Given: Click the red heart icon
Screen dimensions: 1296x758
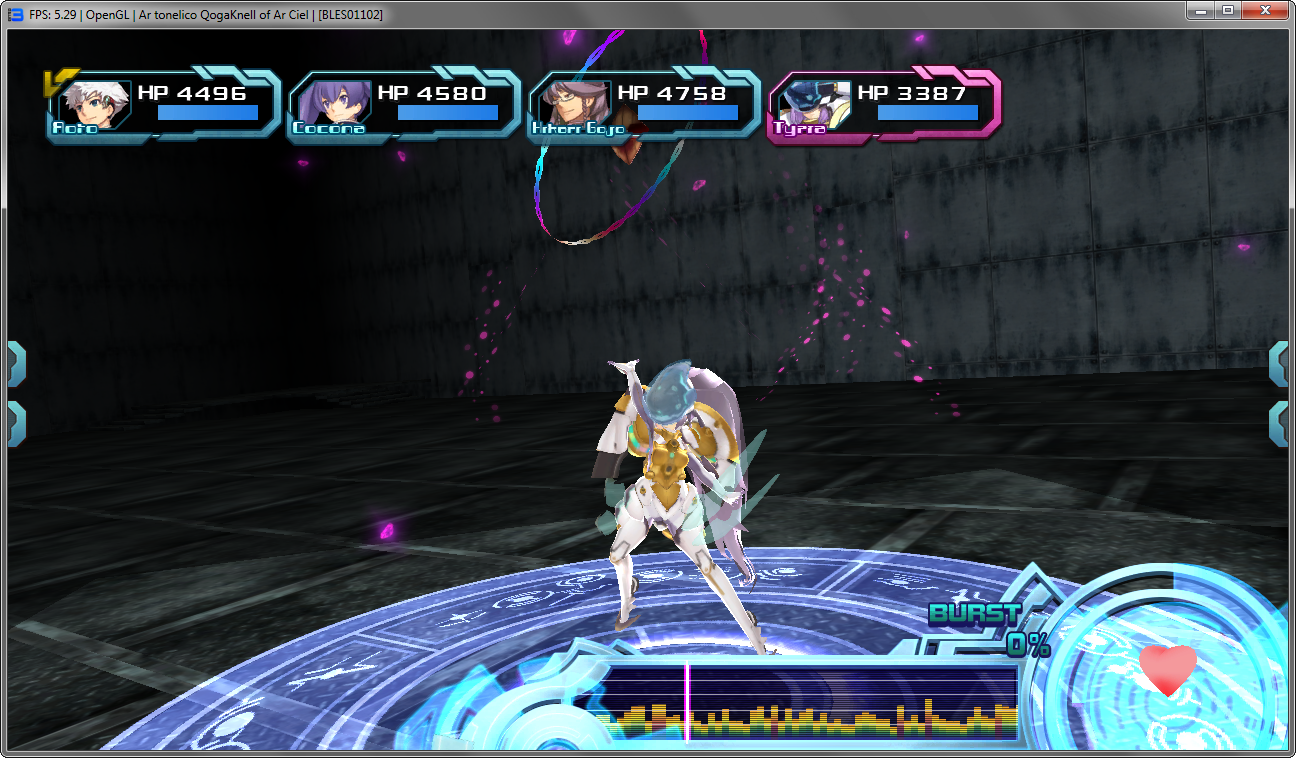Looking at the screenshot, I should coord(1167,669).
